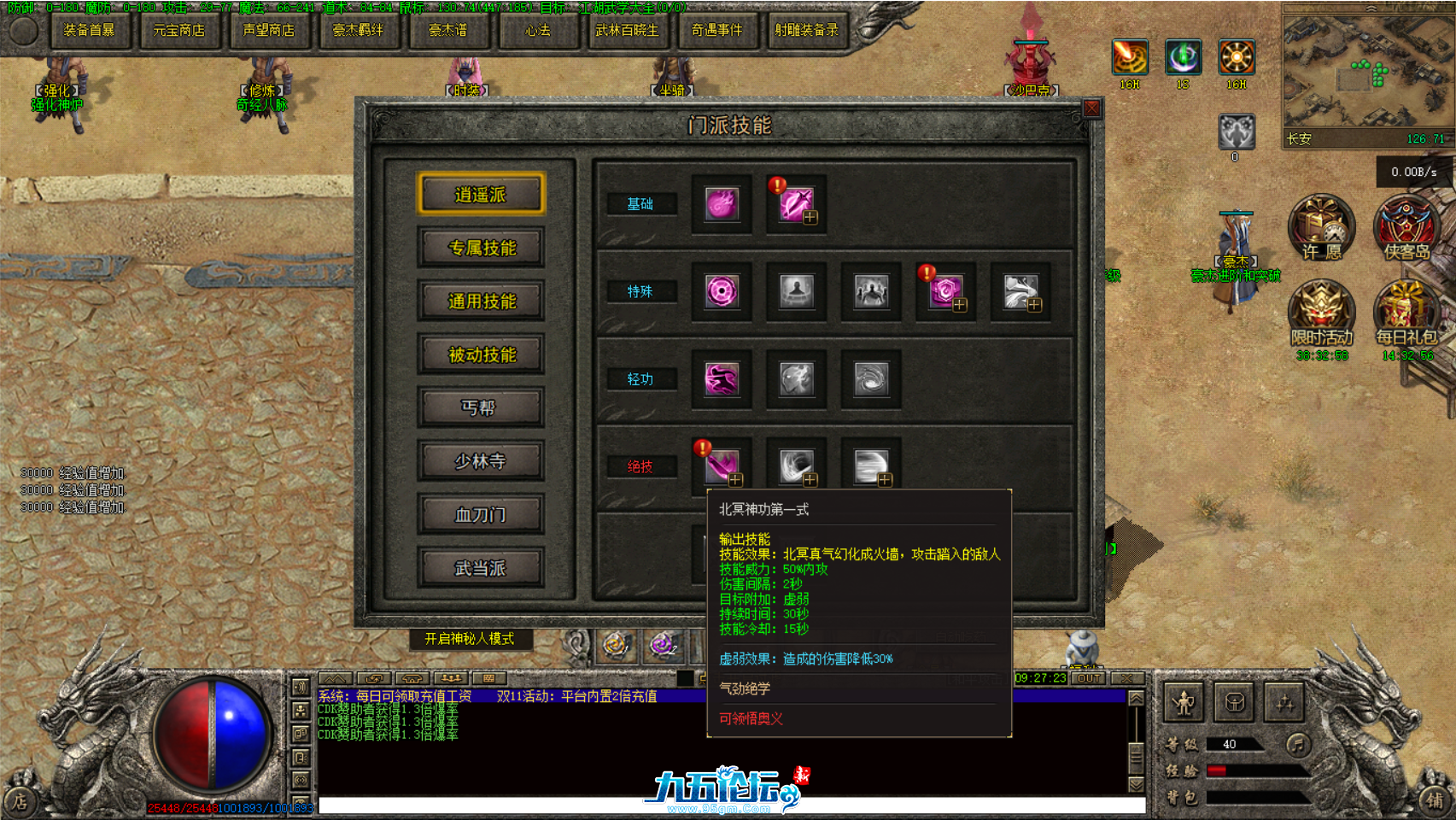The width and height of the screenshot is (1456, 820).
Task: Open the skills sparkle icon near the dragon
Action: pyautogui.click(x=1284, y=702)
